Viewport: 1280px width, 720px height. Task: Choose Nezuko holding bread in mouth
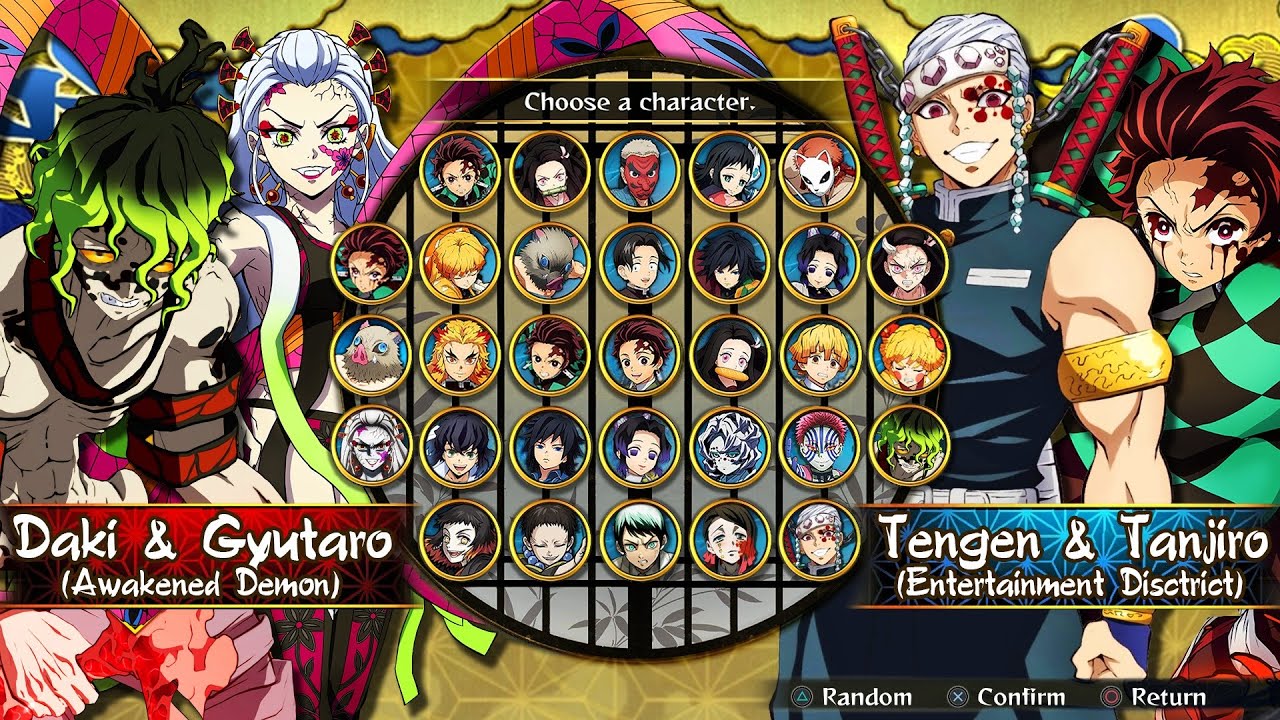[729, 355]
